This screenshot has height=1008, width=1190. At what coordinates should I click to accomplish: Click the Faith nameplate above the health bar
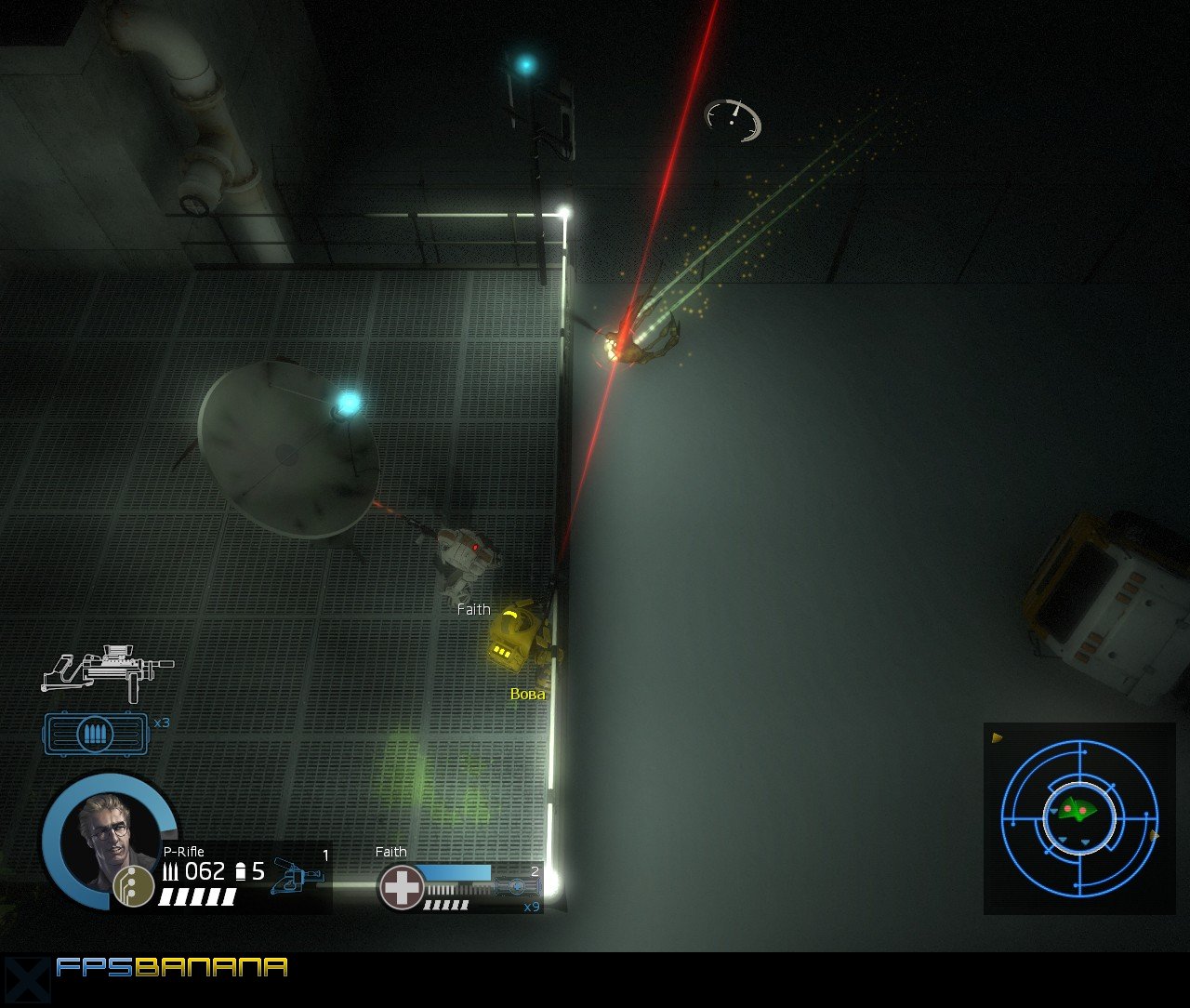pyautogui.click(x=390, y=852)
